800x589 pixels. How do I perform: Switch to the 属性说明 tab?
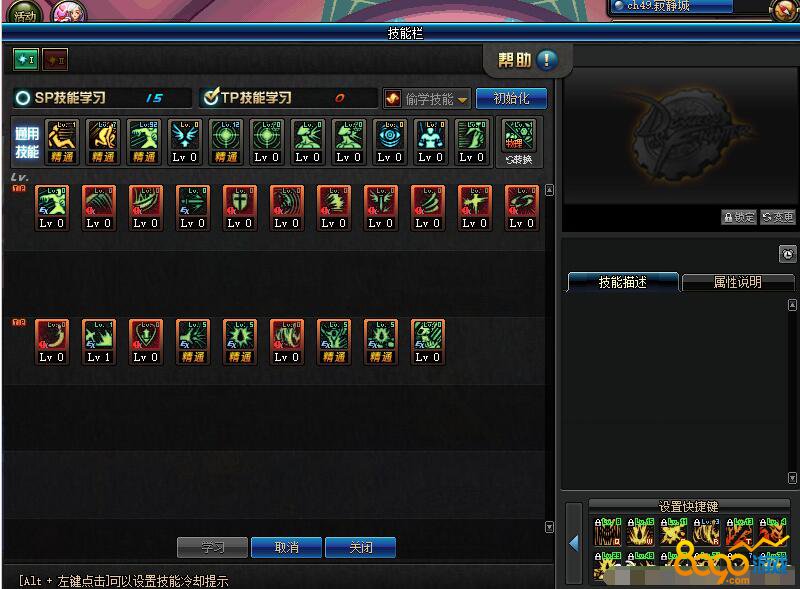[737, 283]
